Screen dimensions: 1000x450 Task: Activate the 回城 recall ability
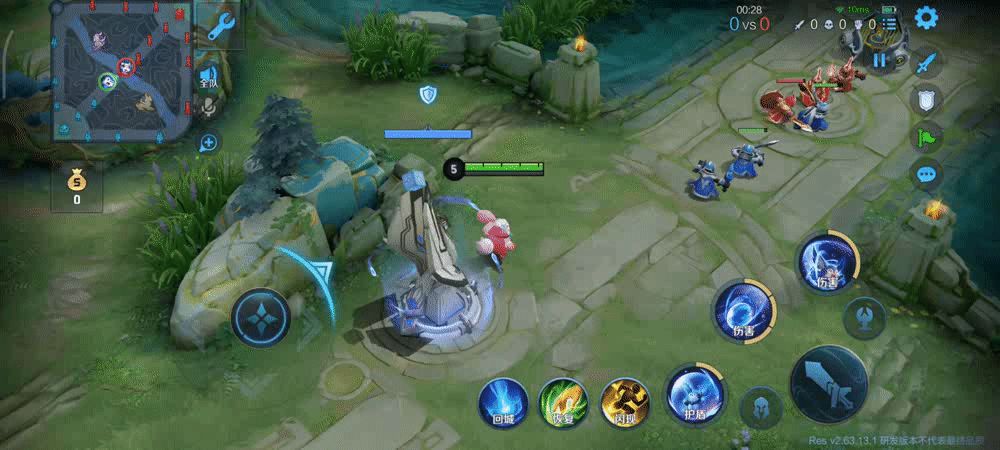tap(502, 403)
